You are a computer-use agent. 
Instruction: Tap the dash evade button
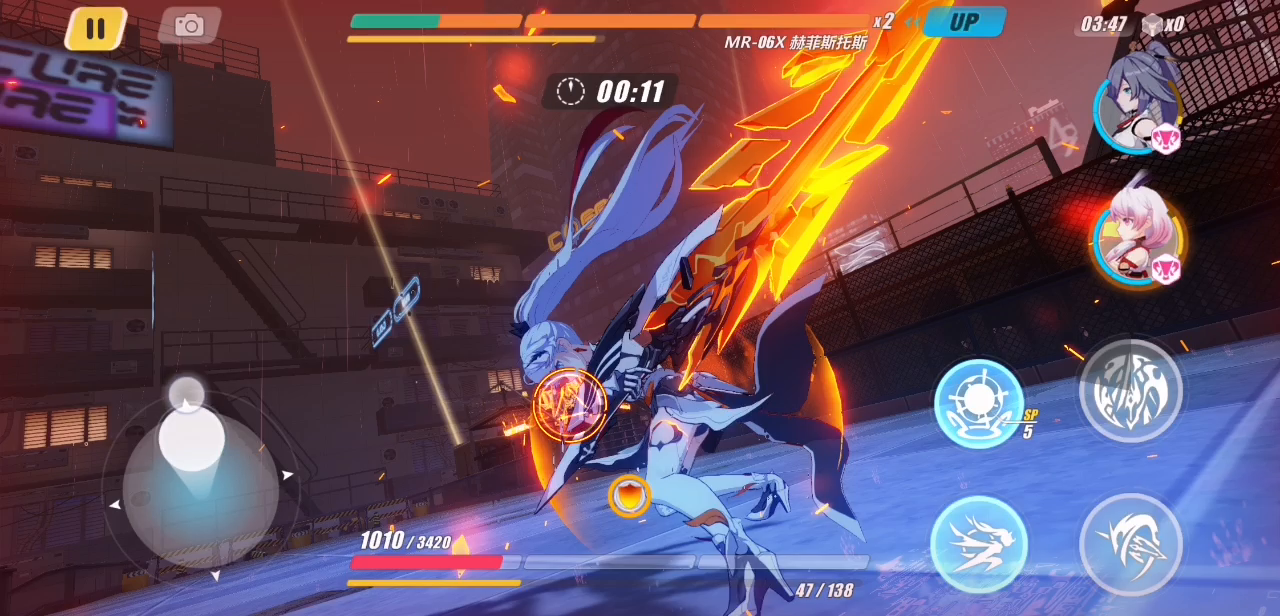click(x=979, y=545)
